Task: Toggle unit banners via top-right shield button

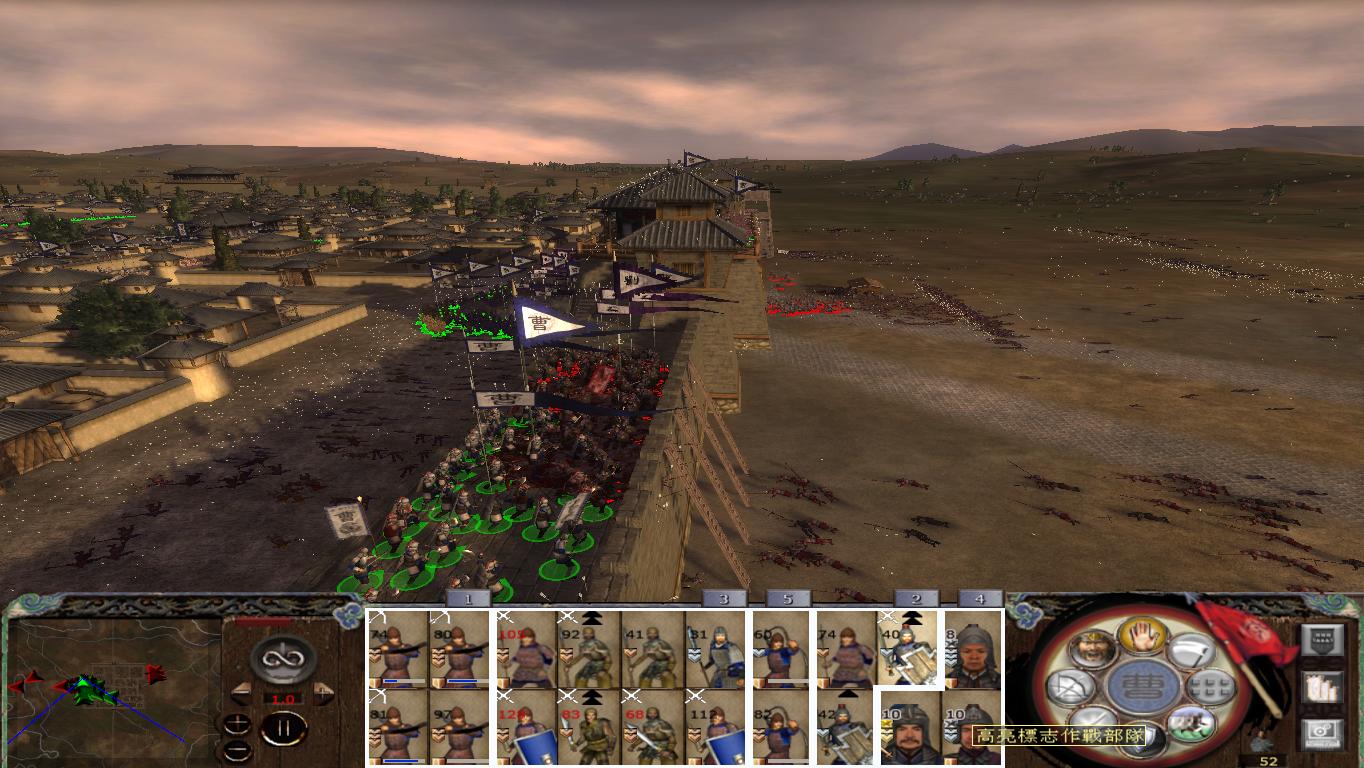Action: (x=1323, y=641)
